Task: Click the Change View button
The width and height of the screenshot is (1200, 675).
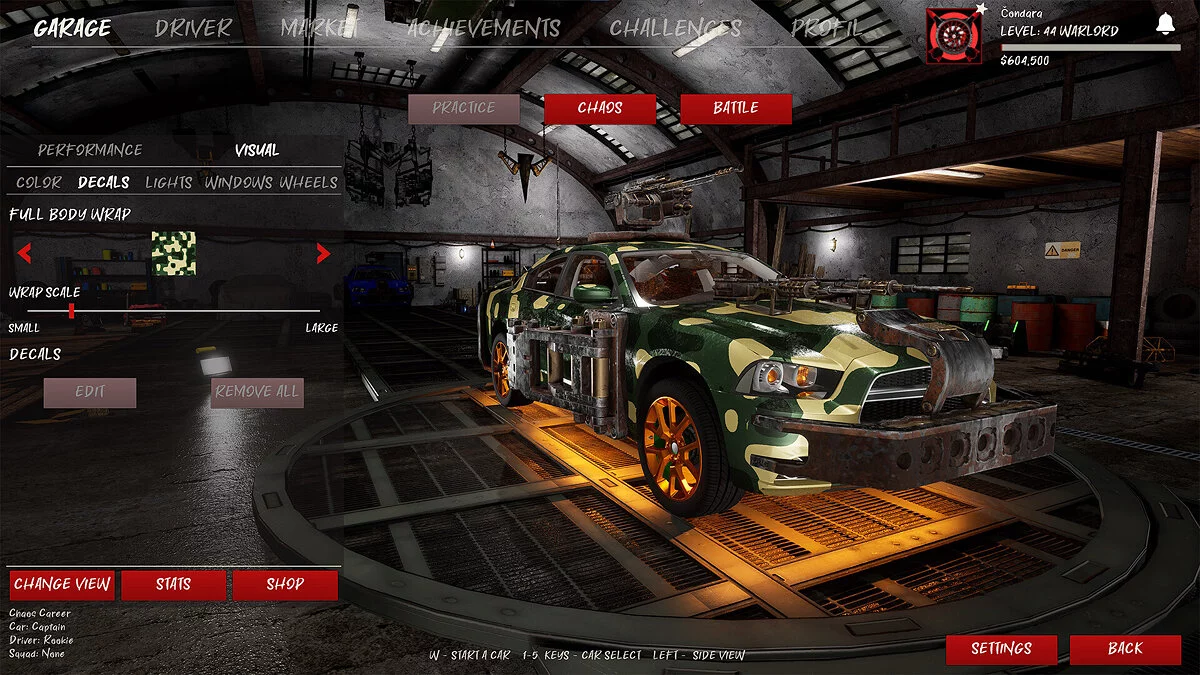Action: pos(62,585)
